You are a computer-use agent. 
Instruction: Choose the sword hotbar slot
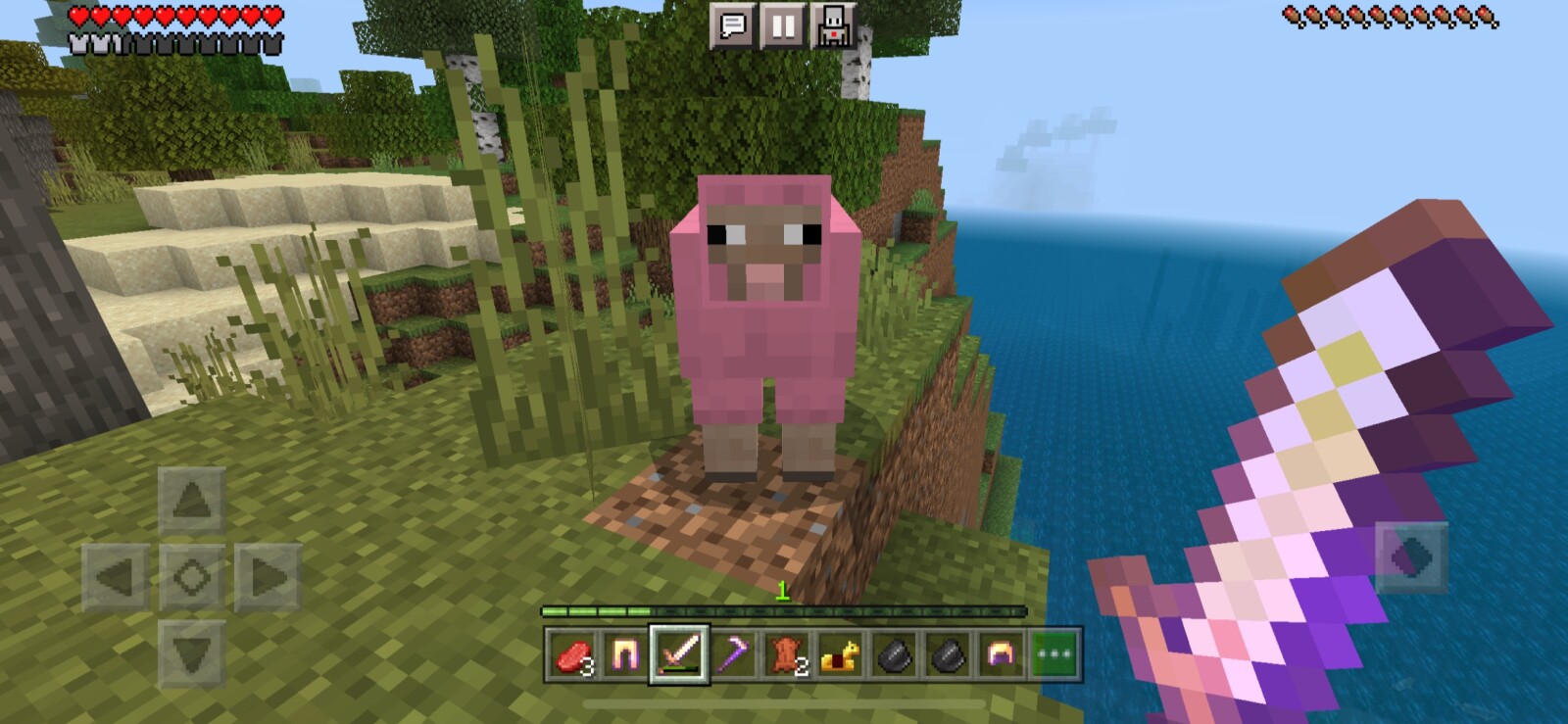pyautogui.click(x=679, y=654)
